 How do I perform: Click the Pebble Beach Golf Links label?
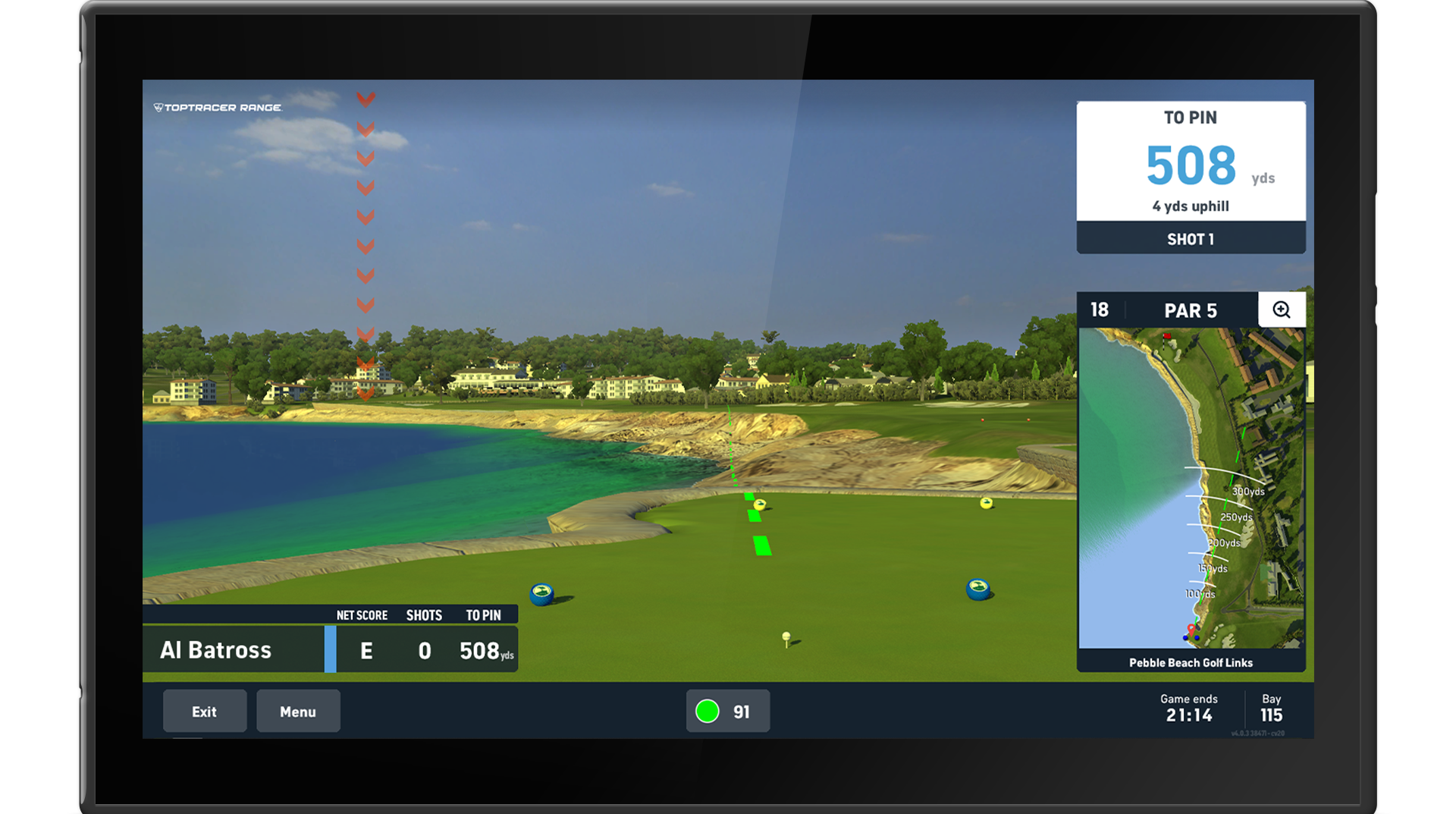(x=1191, y=662)
